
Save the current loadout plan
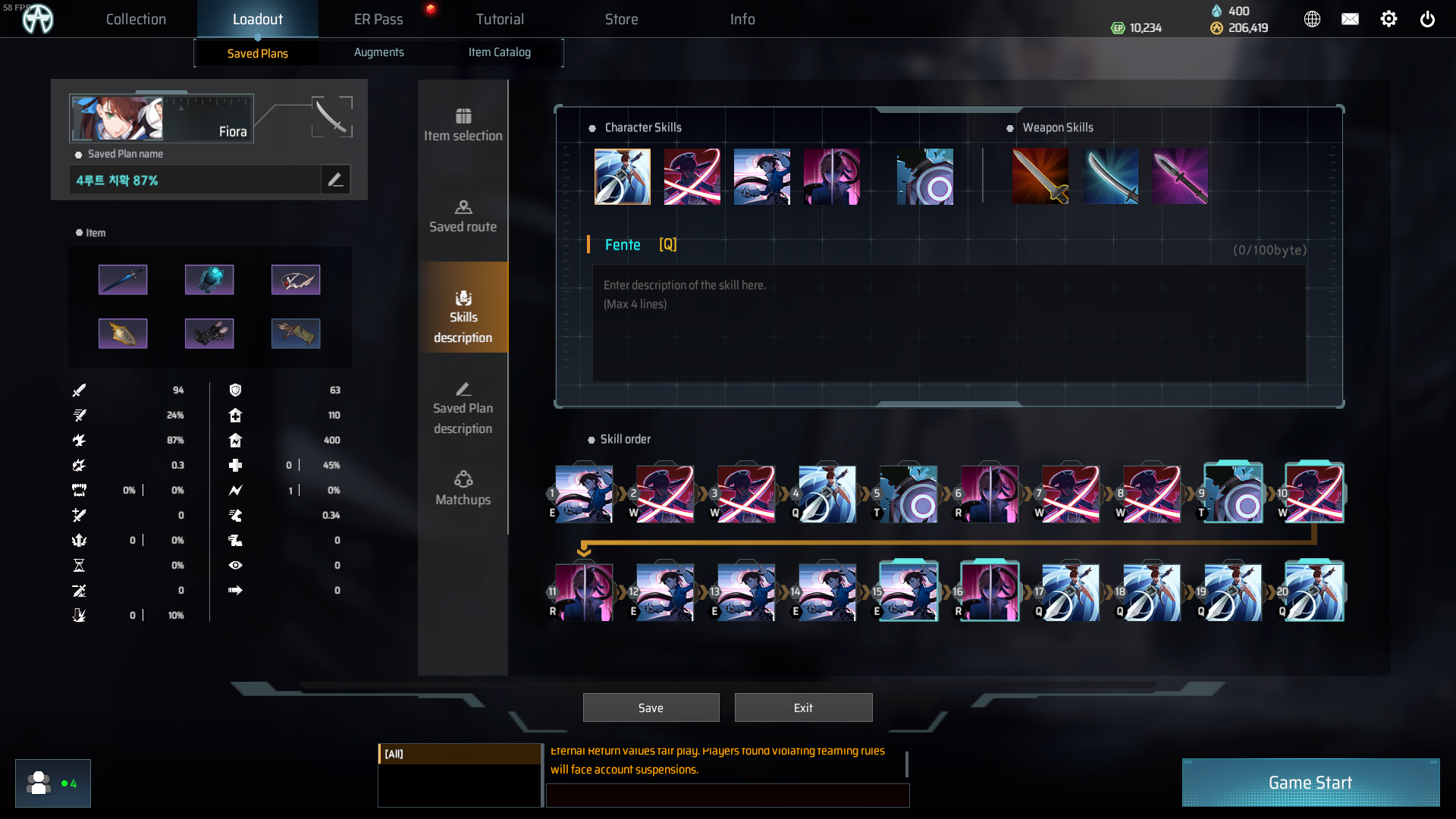651,708
